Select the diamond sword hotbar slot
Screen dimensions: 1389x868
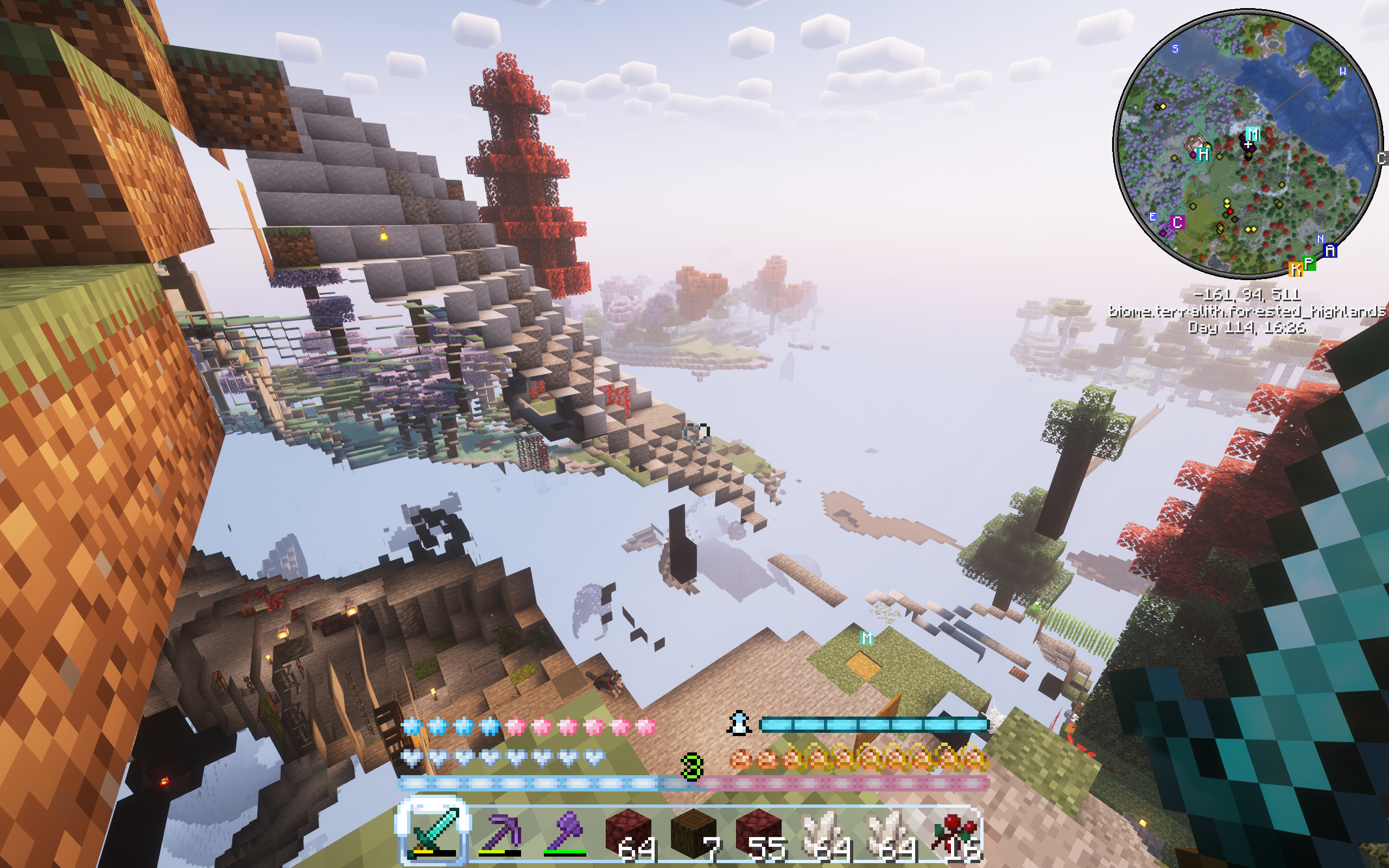[433, 832]
